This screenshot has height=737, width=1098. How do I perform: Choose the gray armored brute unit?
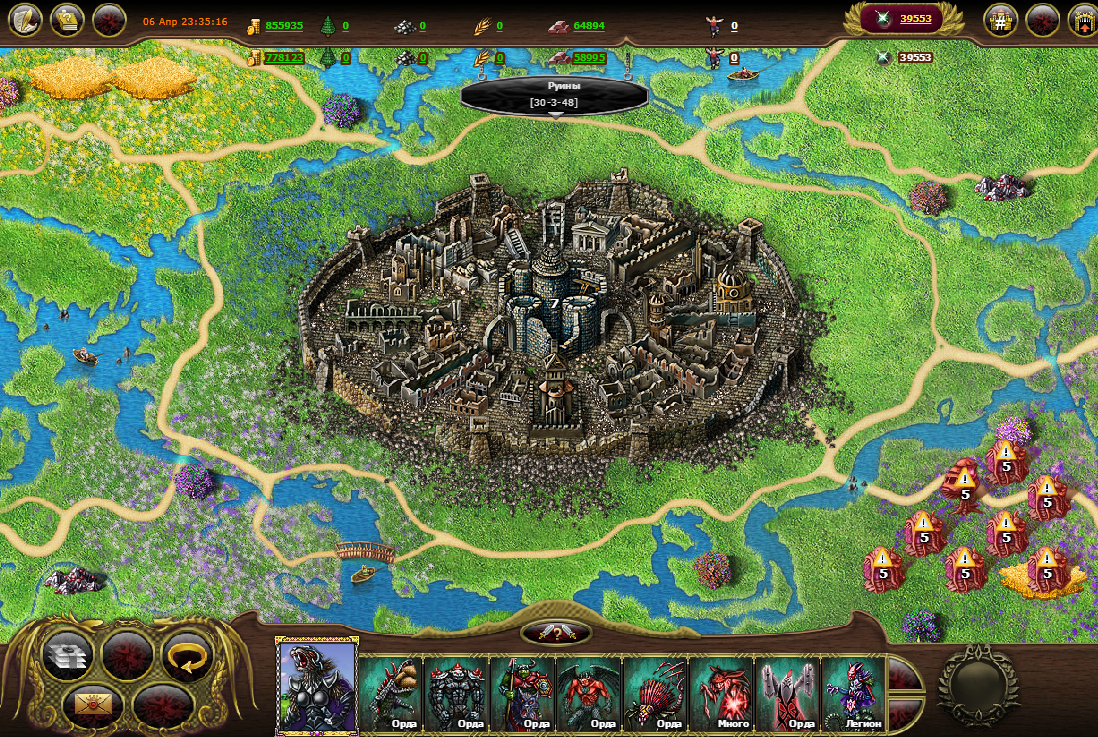[457, 692]
